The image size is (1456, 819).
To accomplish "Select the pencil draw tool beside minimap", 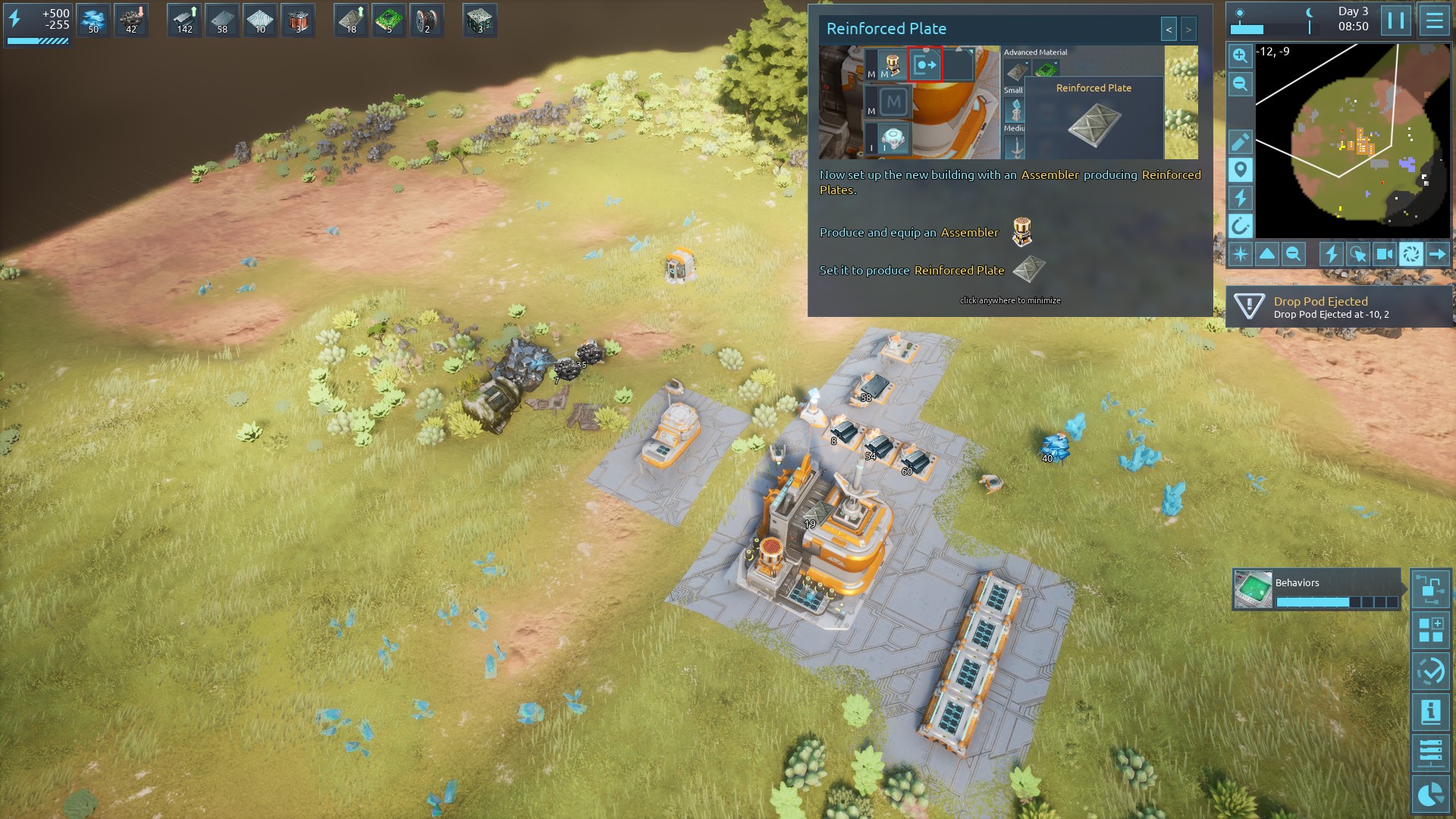I will click(x=1240, y=142).
